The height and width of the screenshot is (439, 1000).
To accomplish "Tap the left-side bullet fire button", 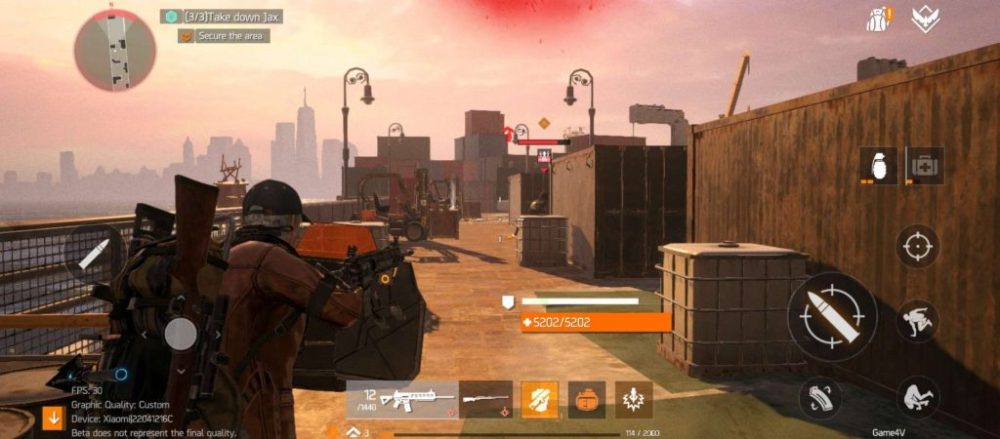I will click(92, 253).
